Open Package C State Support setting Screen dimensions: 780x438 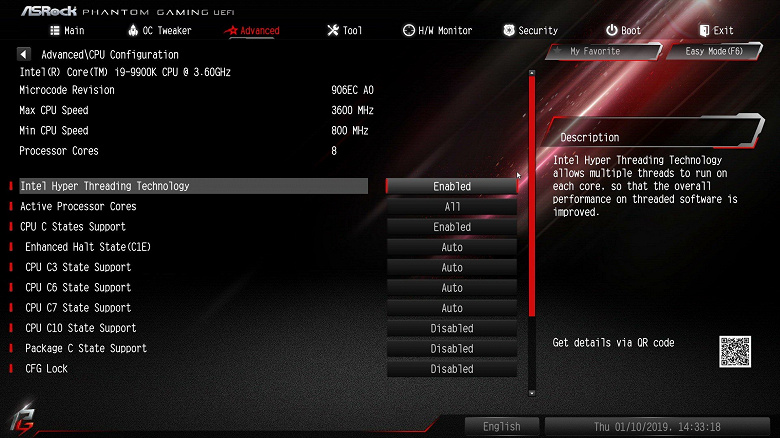click(x=452, y=349)
